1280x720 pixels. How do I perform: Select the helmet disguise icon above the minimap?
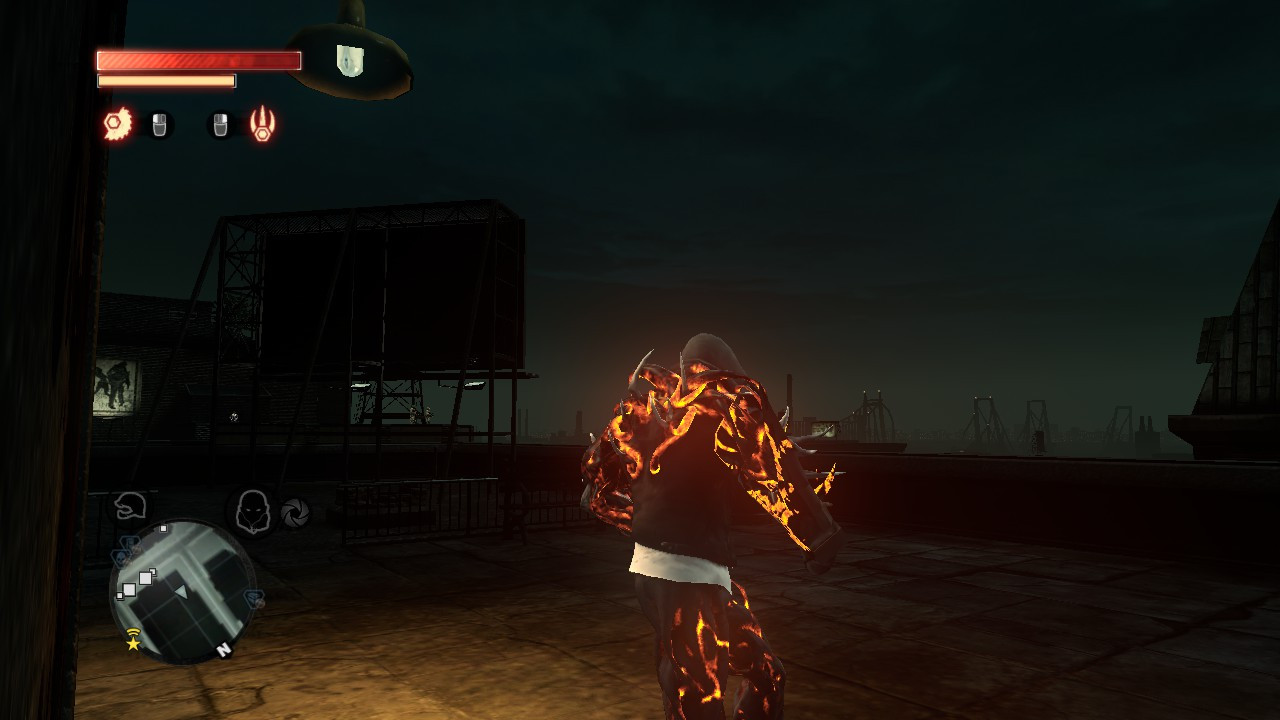[131, 508]
